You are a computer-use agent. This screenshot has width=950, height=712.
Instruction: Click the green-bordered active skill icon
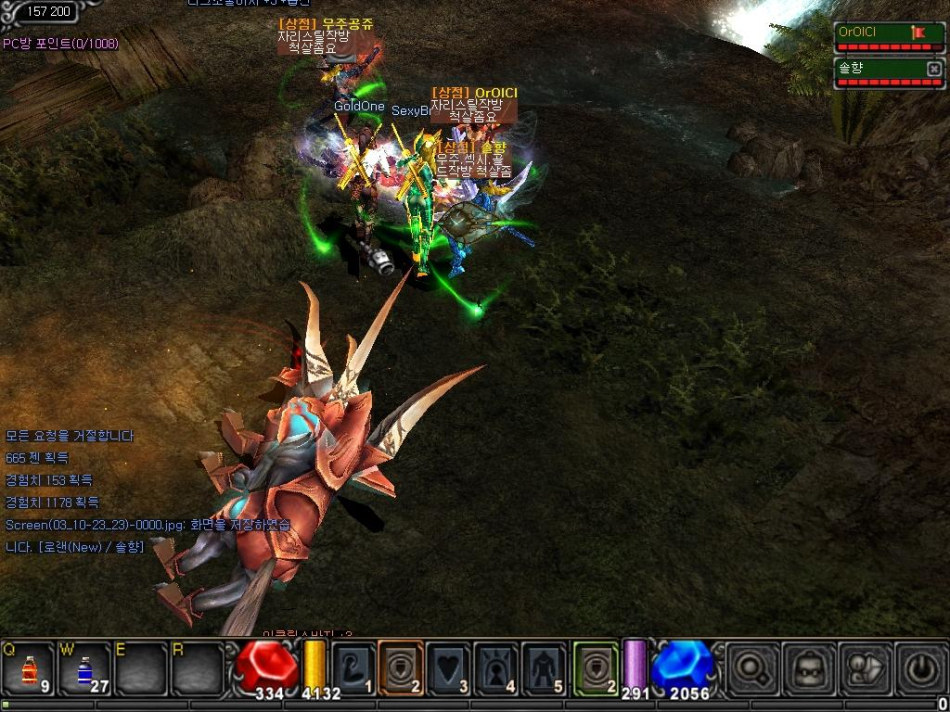click(x=596, y=667)
